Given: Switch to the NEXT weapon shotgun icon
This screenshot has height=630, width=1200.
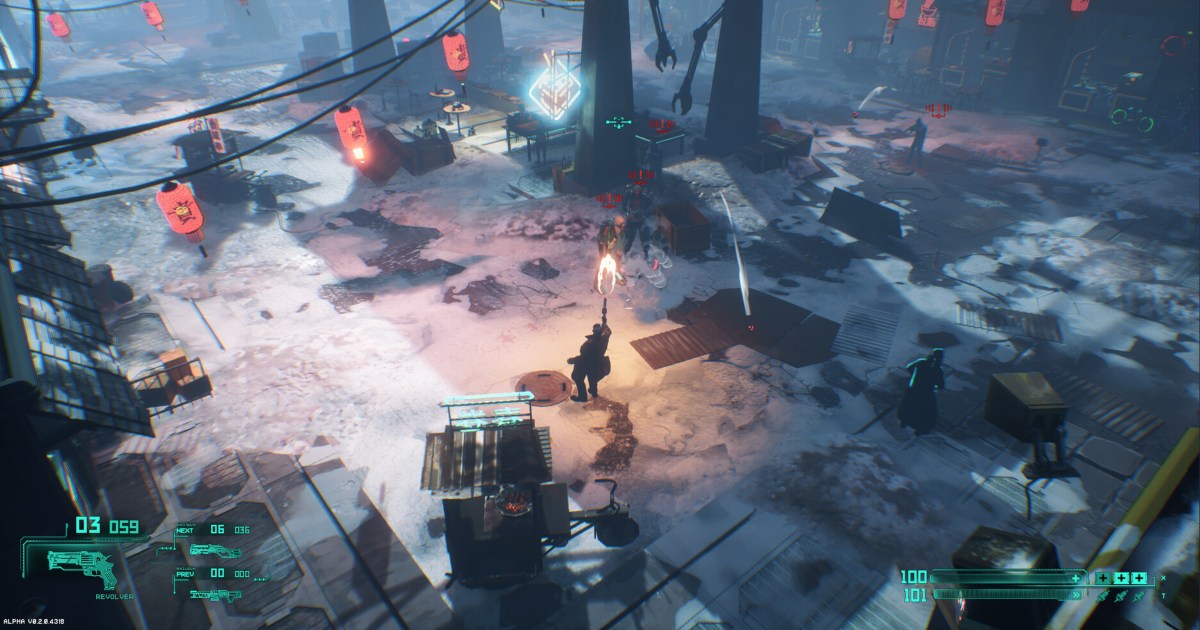Looking at the screenshot, I should point(215,551).
